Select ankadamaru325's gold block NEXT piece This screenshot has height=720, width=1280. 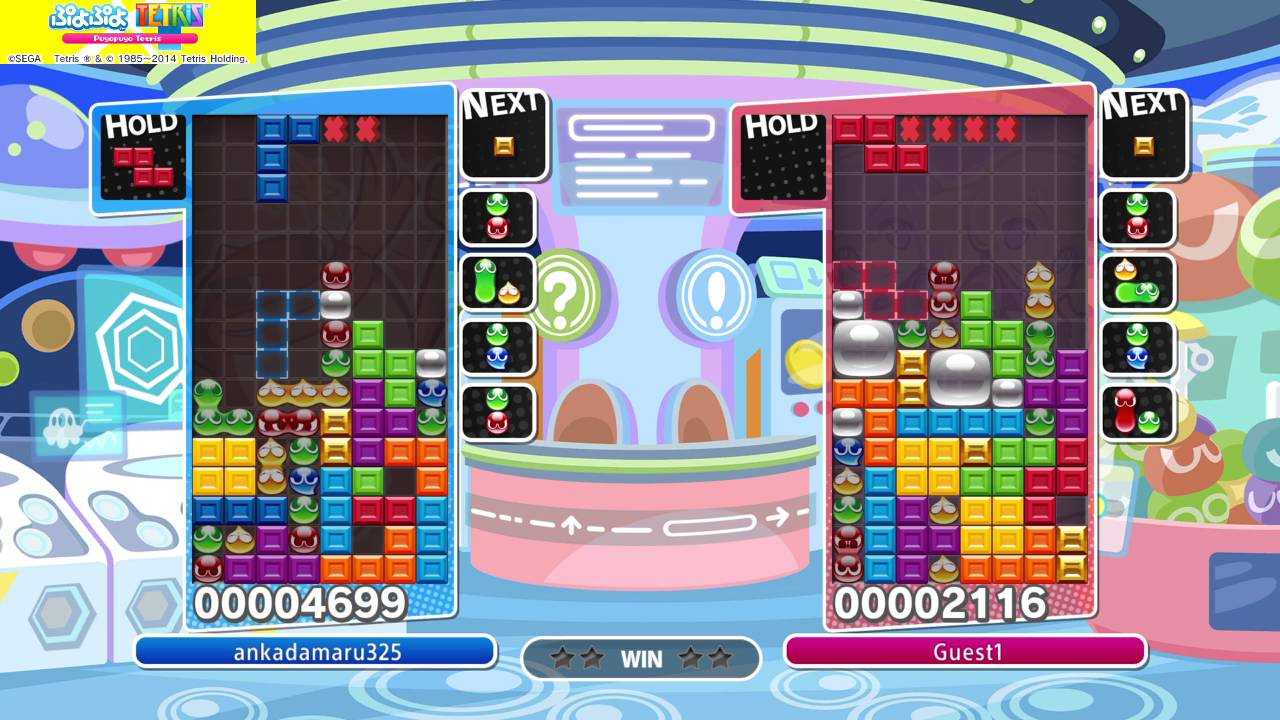(x=504, y=146)
